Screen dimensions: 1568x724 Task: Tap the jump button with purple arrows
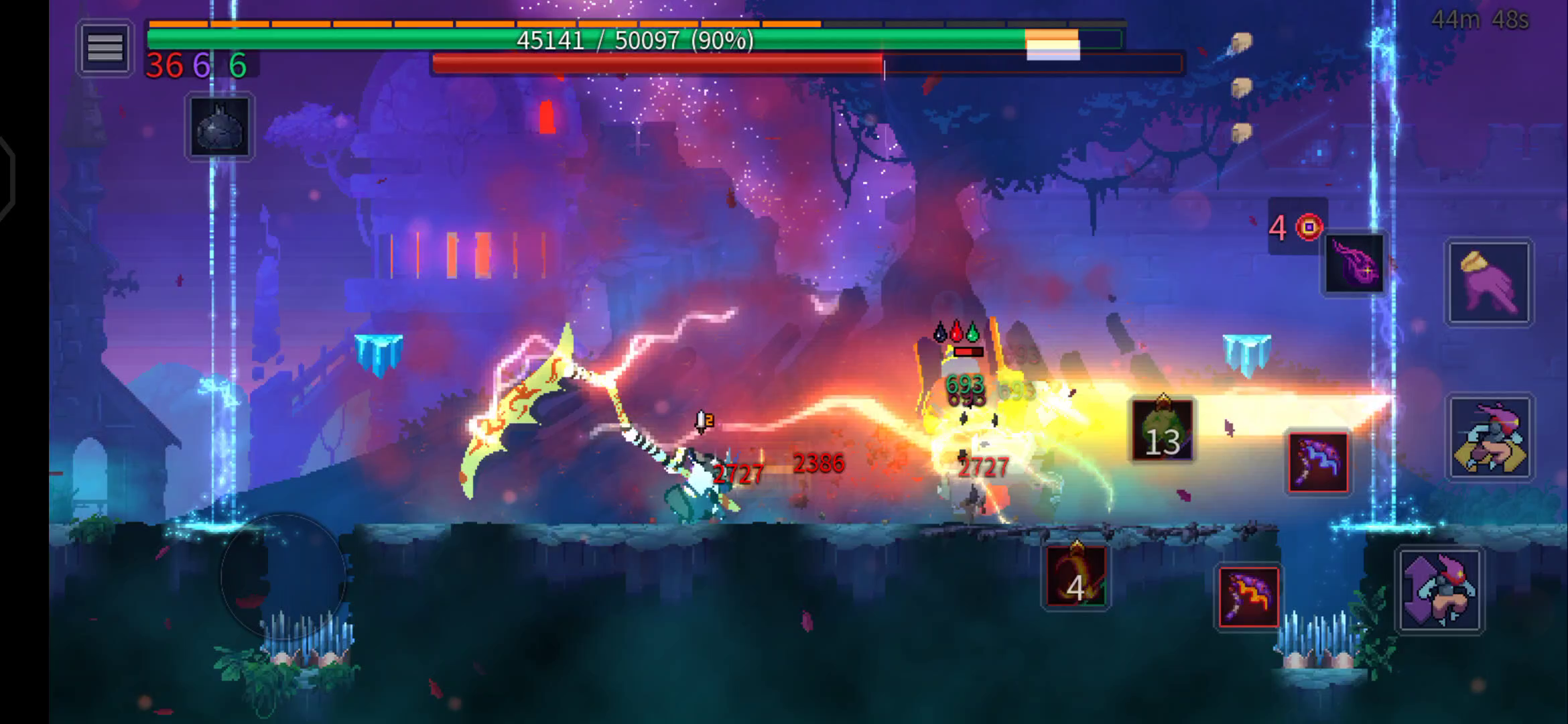click(1439, 591)
